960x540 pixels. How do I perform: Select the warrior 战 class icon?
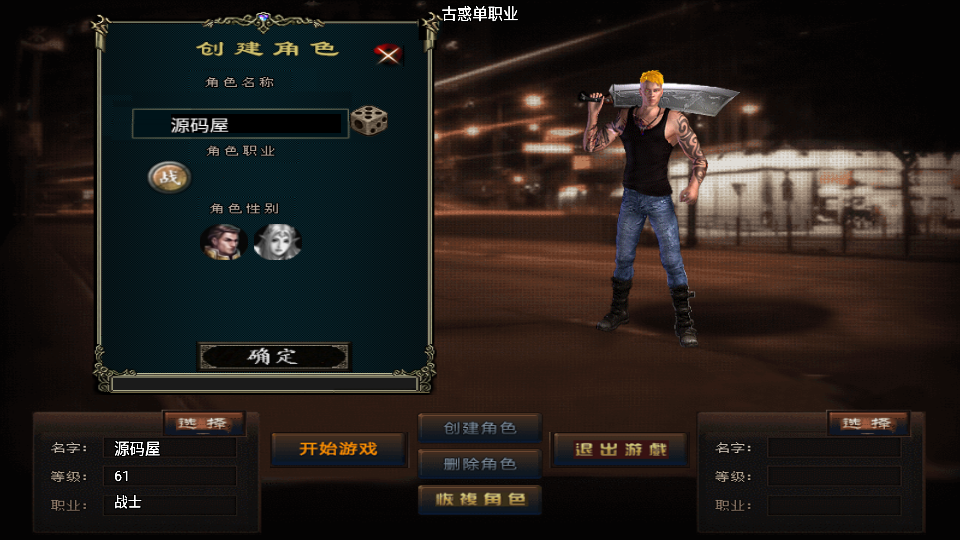tap(168, 178)
